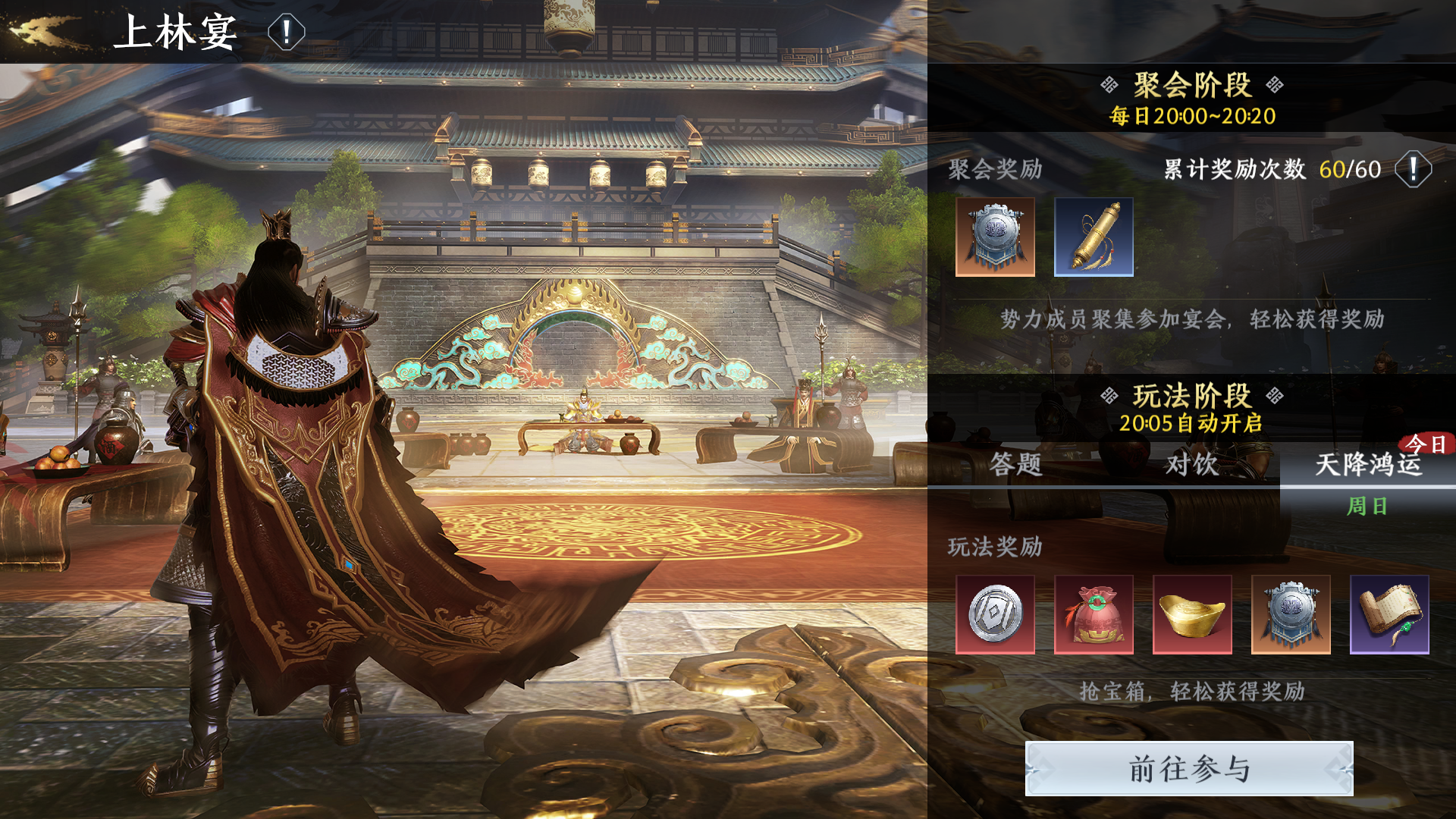View the ancient scroll map reward
This screenshot has height=819, width=1456.
[x=1389, y=614]
